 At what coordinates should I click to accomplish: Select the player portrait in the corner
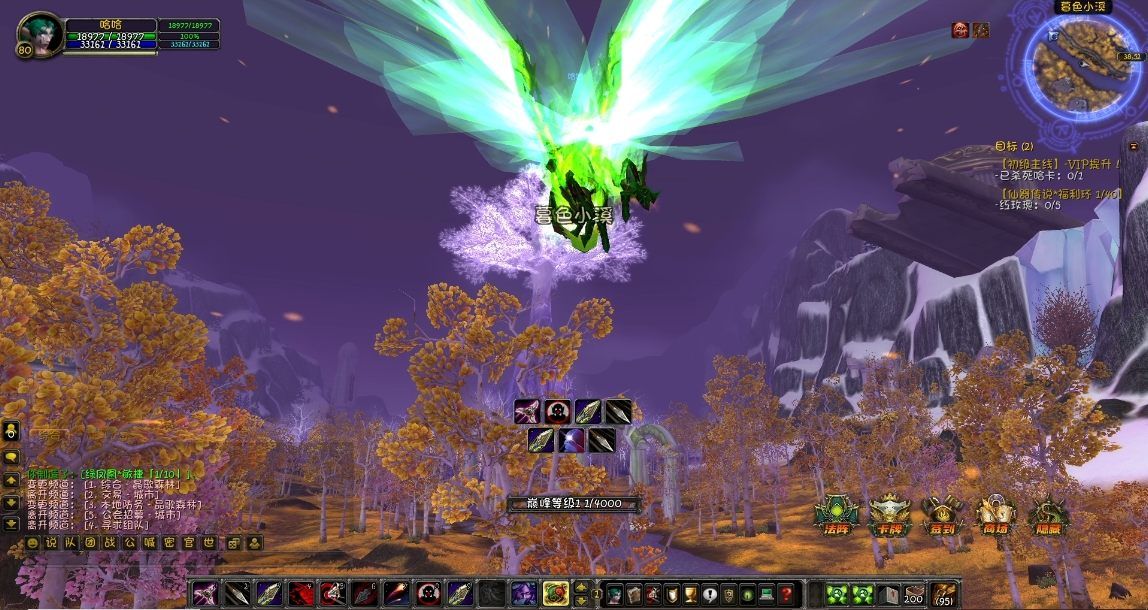tap(38, 36)
